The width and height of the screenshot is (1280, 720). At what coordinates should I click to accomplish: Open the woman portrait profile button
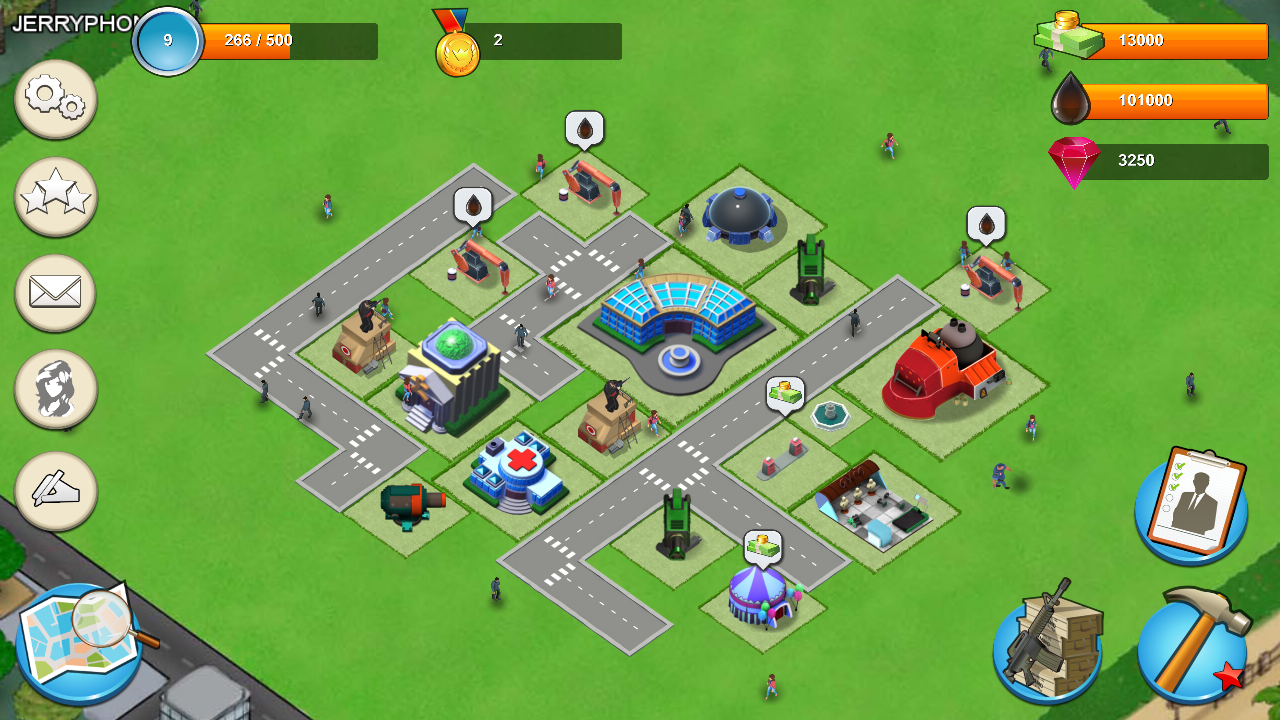point(56,389)
